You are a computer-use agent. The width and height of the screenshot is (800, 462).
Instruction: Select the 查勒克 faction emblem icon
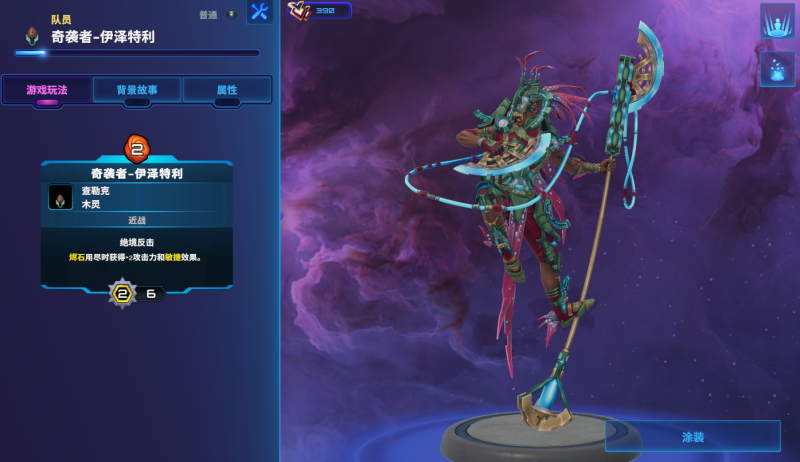60,197
